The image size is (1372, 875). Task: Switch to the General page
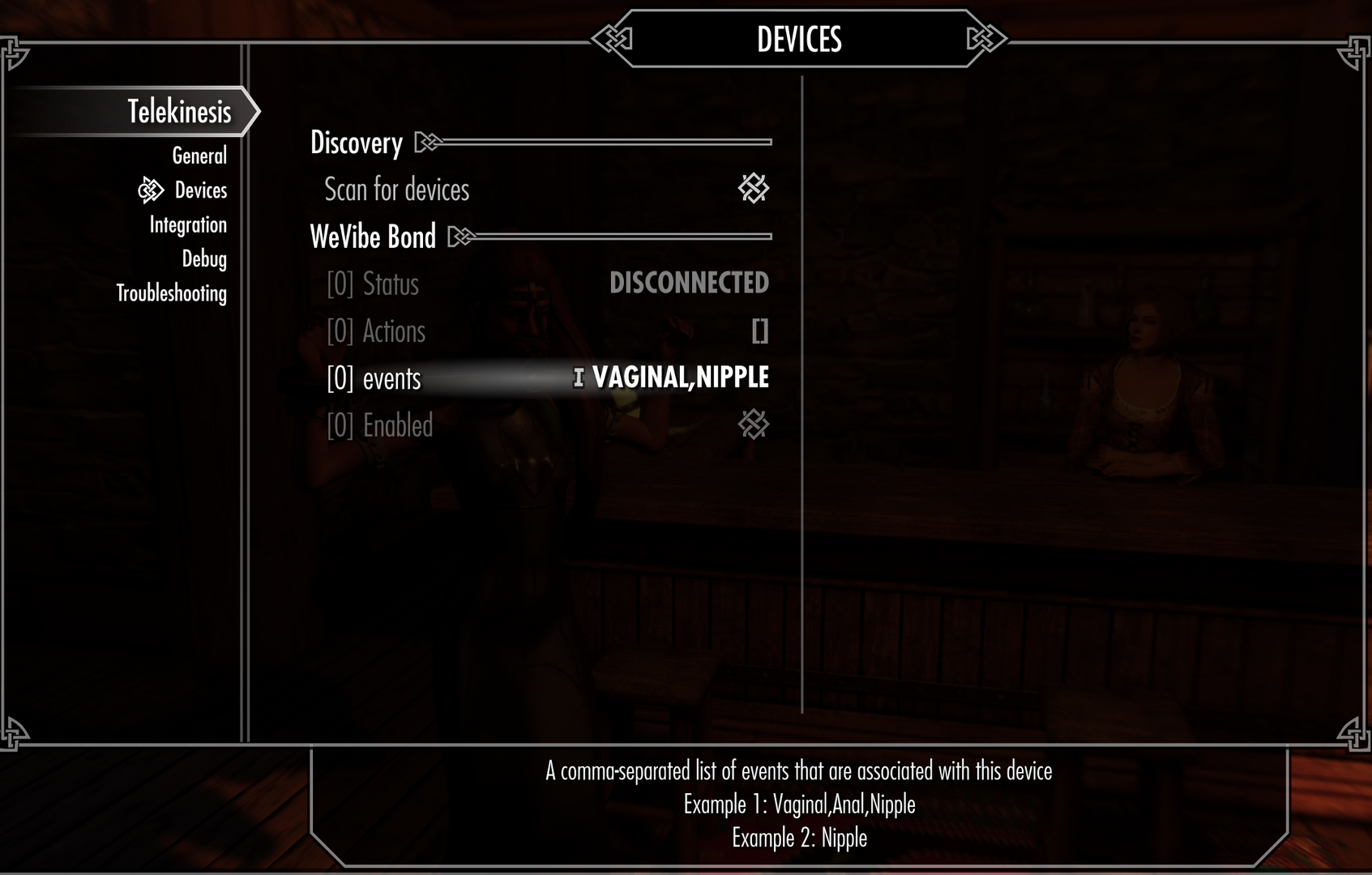click(199, 156)
